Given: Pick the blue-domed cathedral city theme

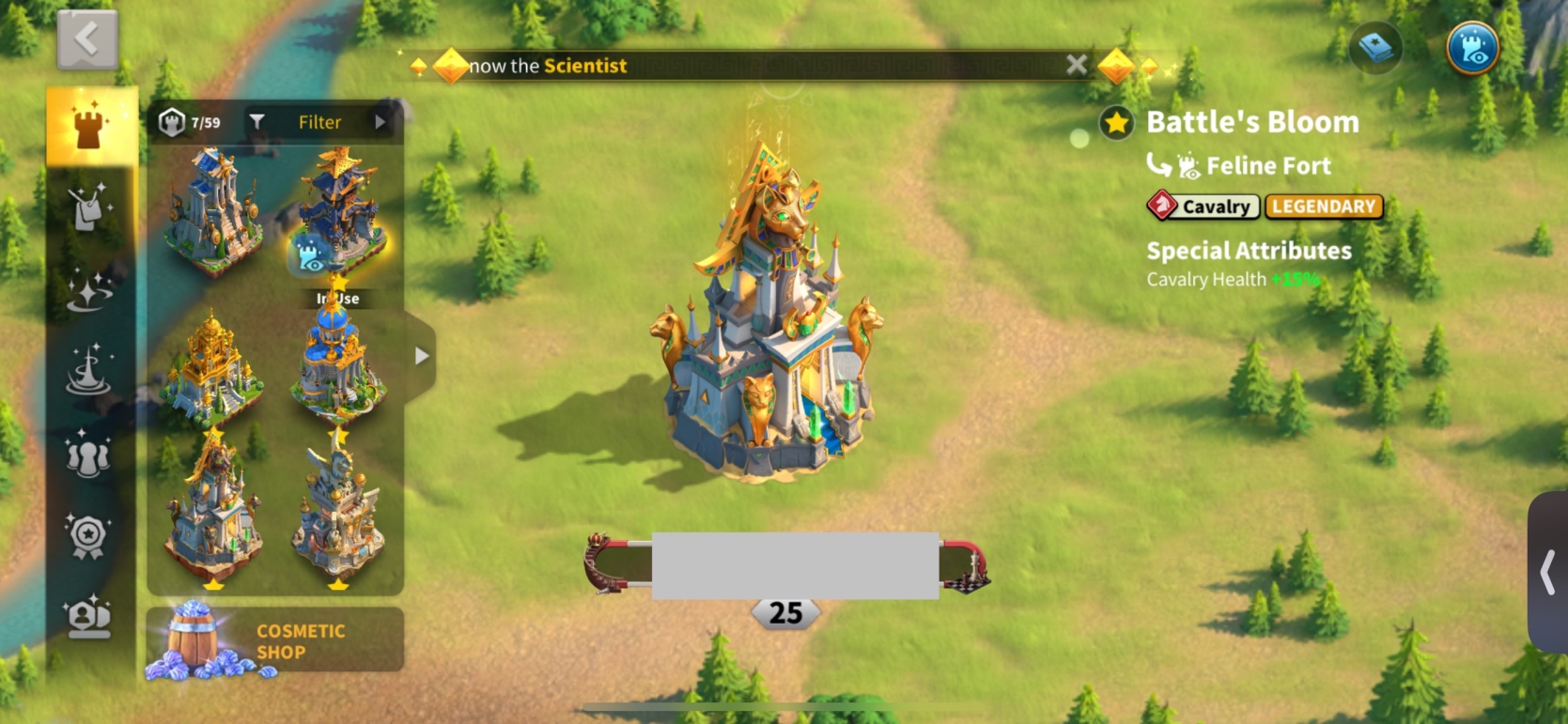Looking at the screenshot, I should pyautogui.click(x=338, y=368).
